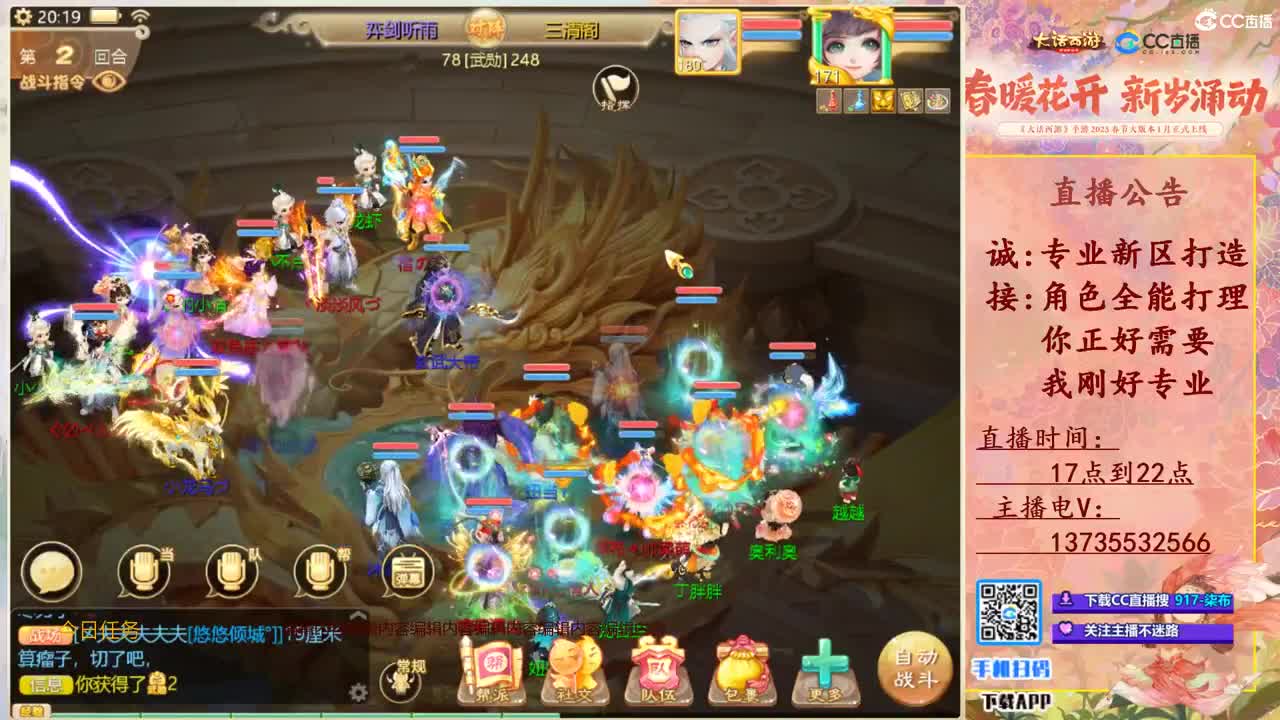The height and width of the screenshot is (720, 1280).
Task: Click the white surrender flag icon
Action: (615, 85)
